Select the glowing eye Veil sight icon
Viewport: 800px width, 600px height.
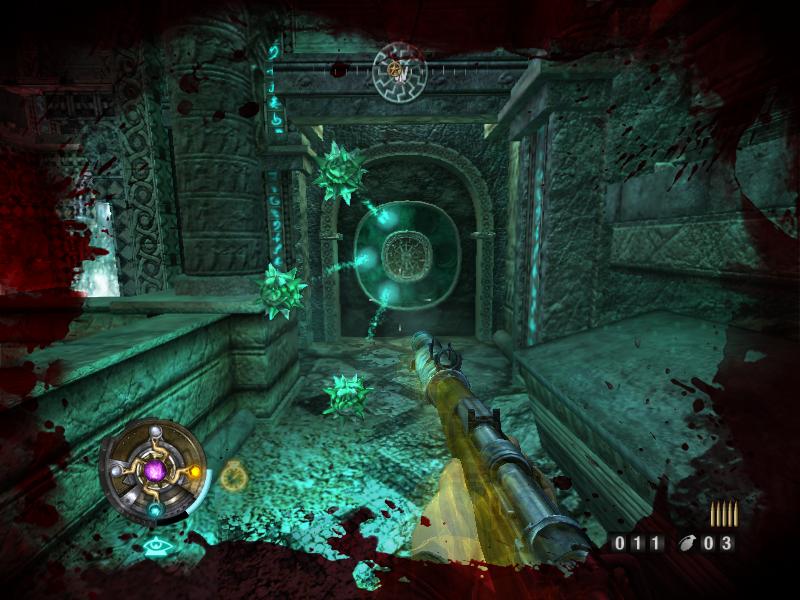tap(155, 546)
